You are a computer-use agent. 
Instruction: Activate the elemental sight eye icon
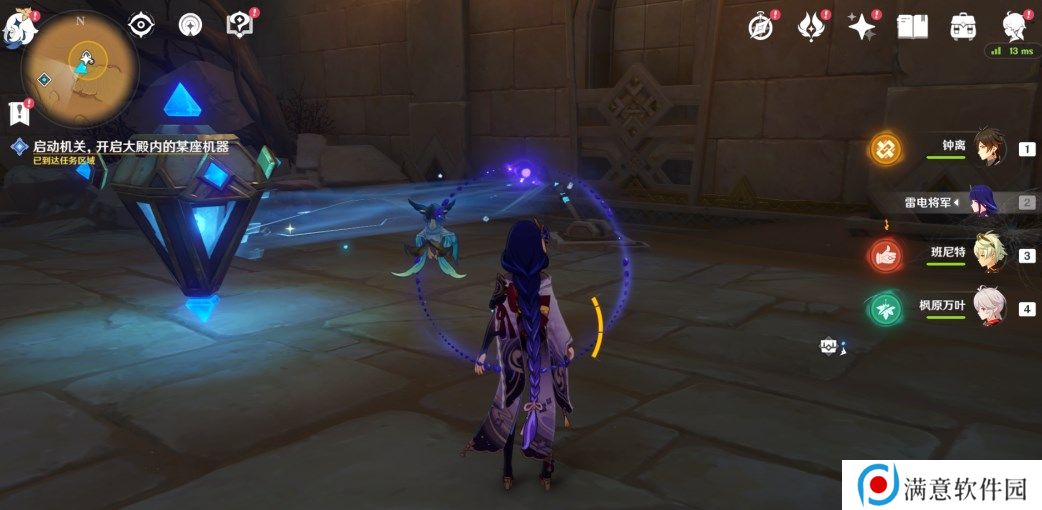tap(142, 25)
